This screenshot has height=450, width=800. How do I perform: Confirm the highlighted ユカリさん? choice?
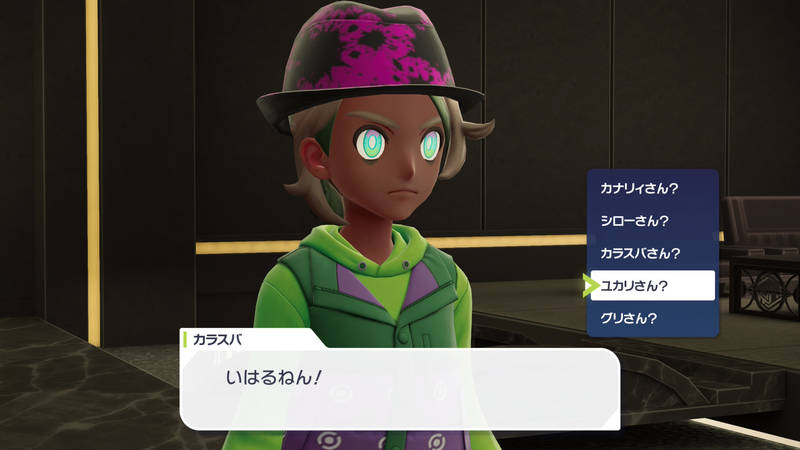pos(652,286)
